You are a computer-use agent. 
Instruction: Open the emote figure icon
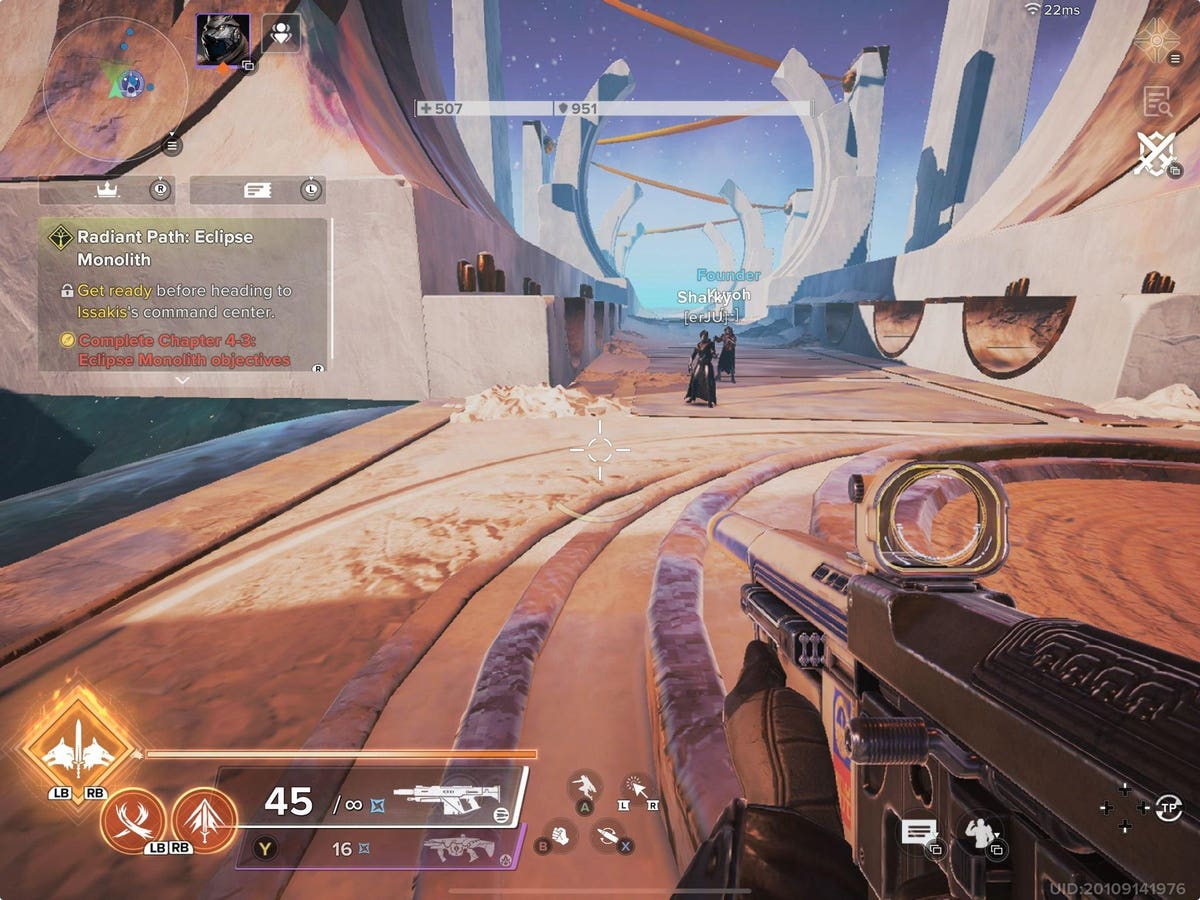978,831
